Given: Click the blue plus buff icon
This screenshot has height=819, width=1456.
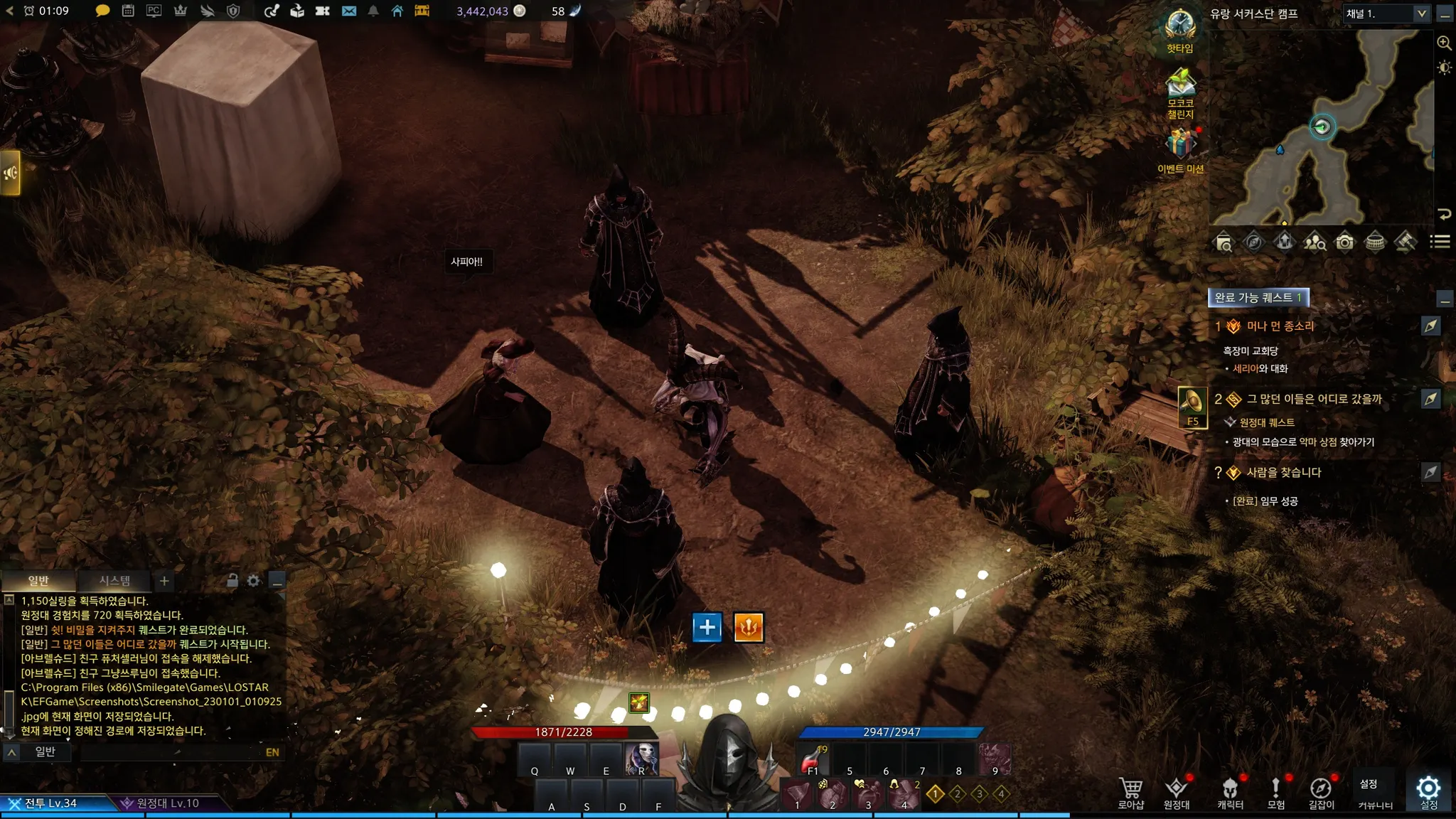Looking at the screenshot, I should [707, 627].
